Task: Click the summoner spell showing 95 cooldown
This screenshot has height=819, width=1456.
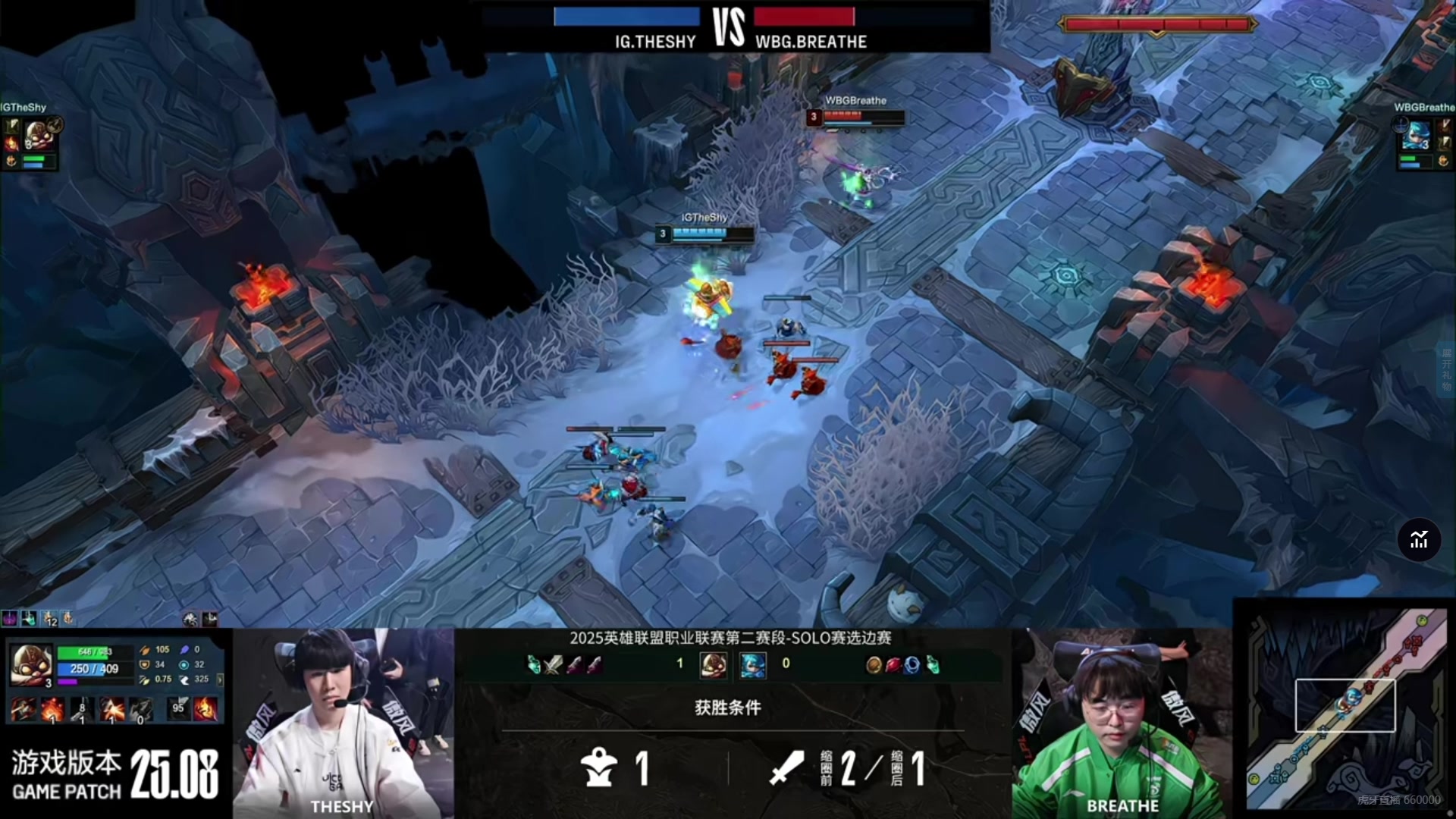Action: click(178, 709)
